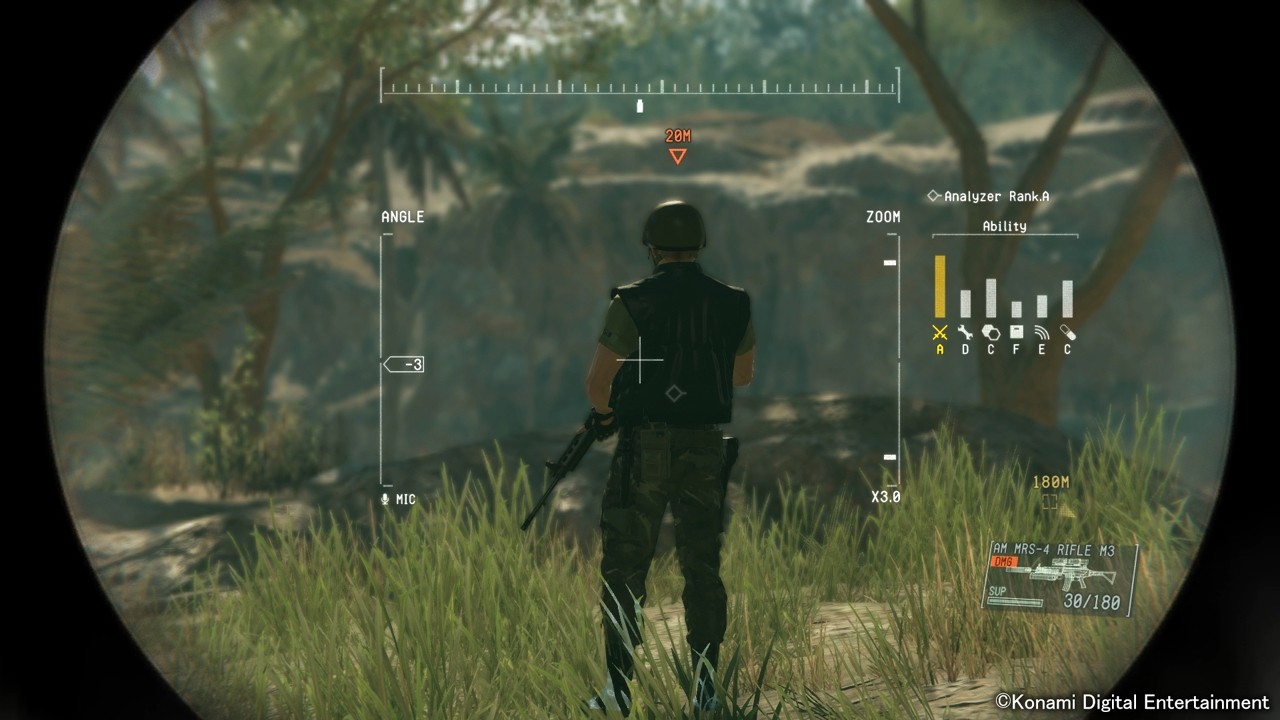Click the support unit container icon
The image size is (1280, 720).
pos(1015,331)
